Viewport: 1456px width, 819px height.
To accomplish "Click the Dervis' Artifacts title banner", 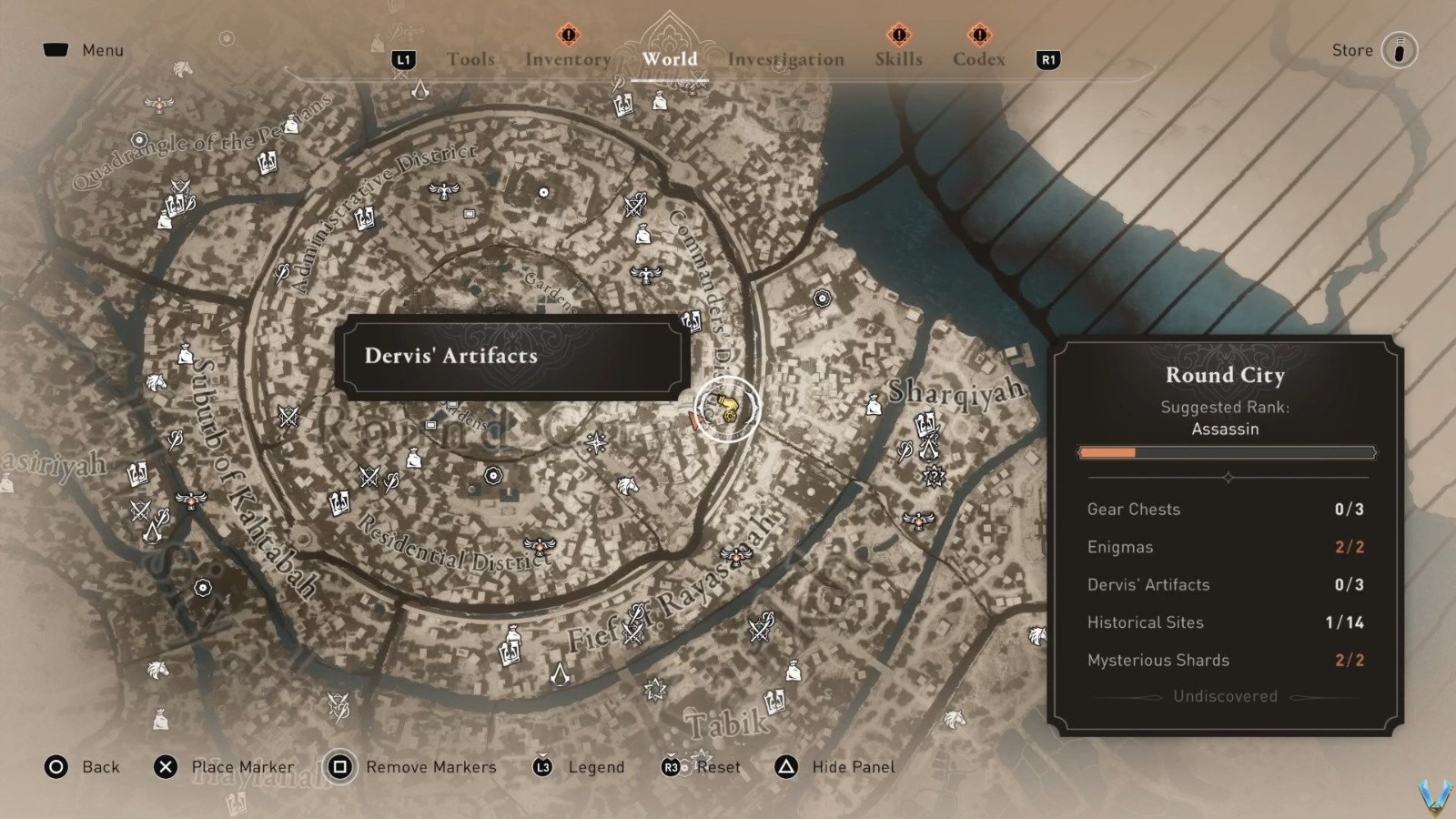I will click(510, 358).
